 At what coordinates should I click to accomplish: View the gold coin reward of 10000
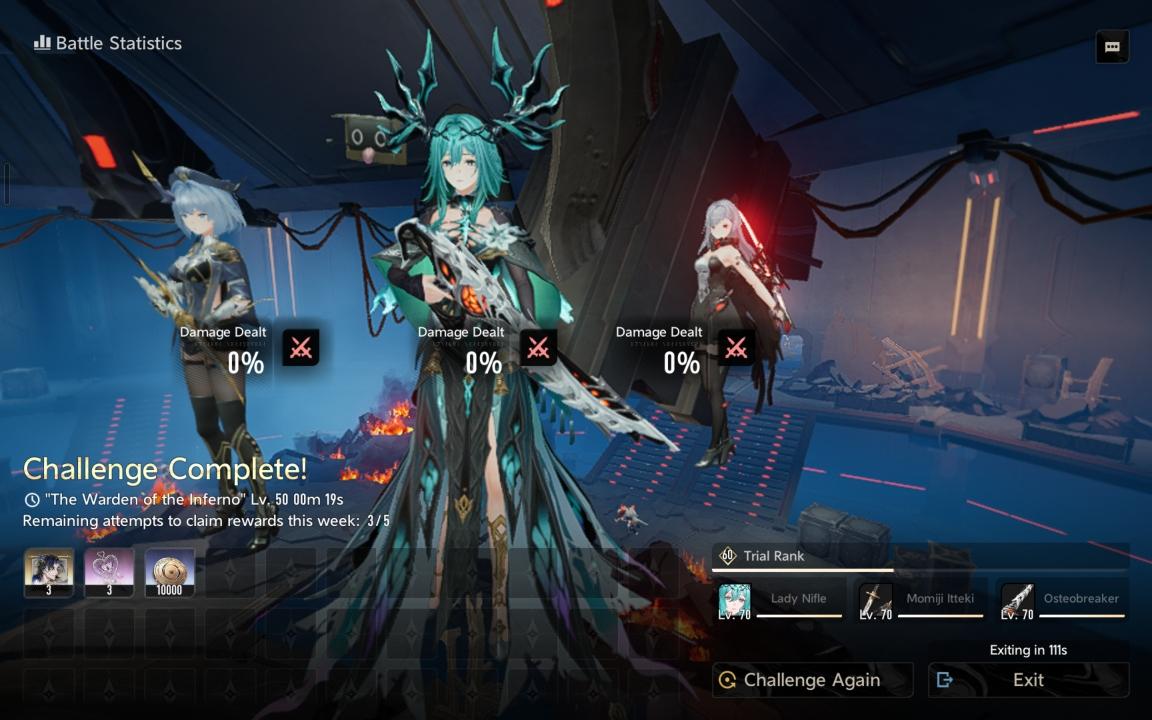[169, 573]
